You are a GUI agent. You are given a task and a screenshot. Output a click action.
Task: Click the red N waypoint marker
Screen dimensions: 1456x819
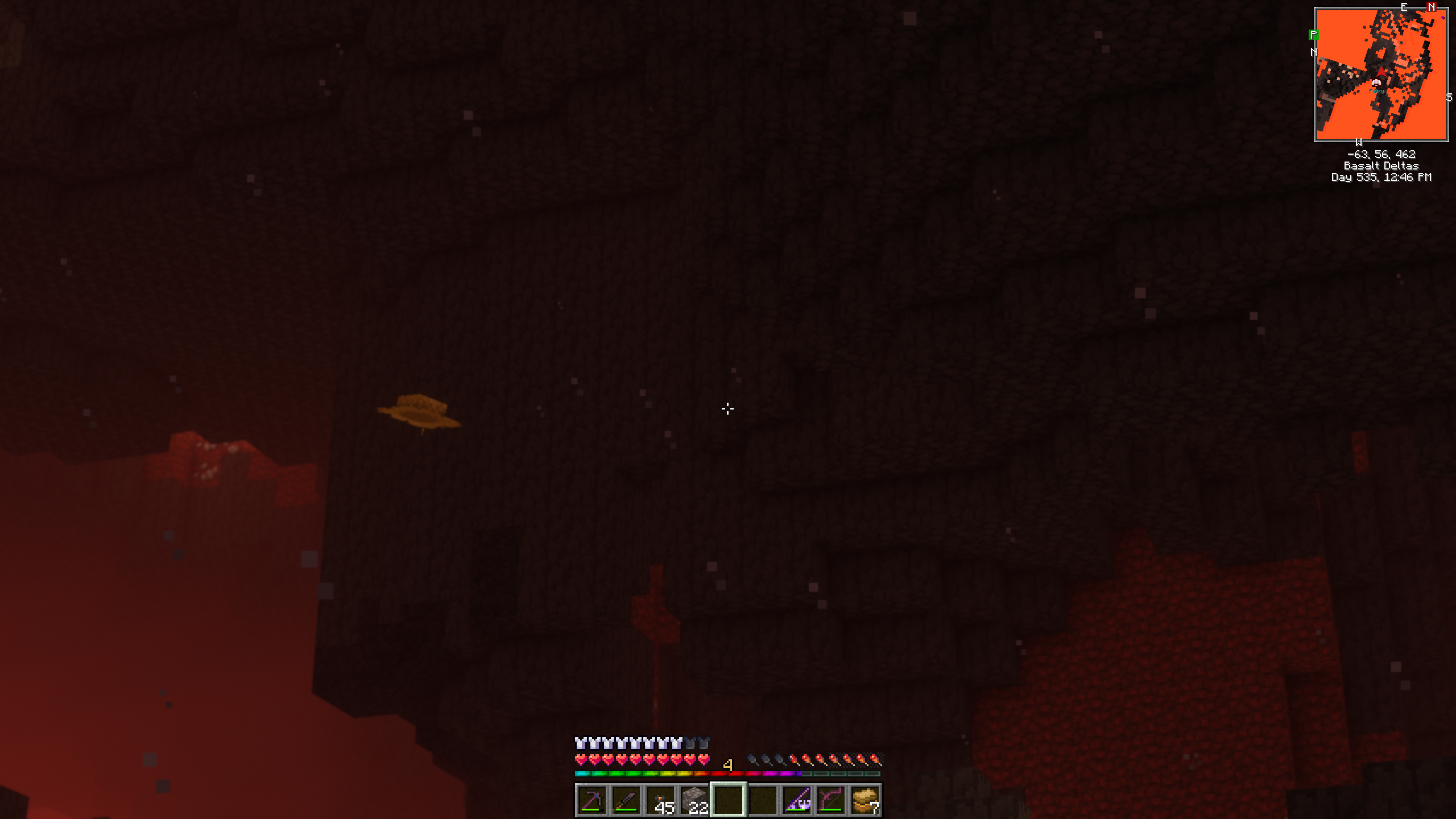pyautogui.click(x=1432, y=7)
